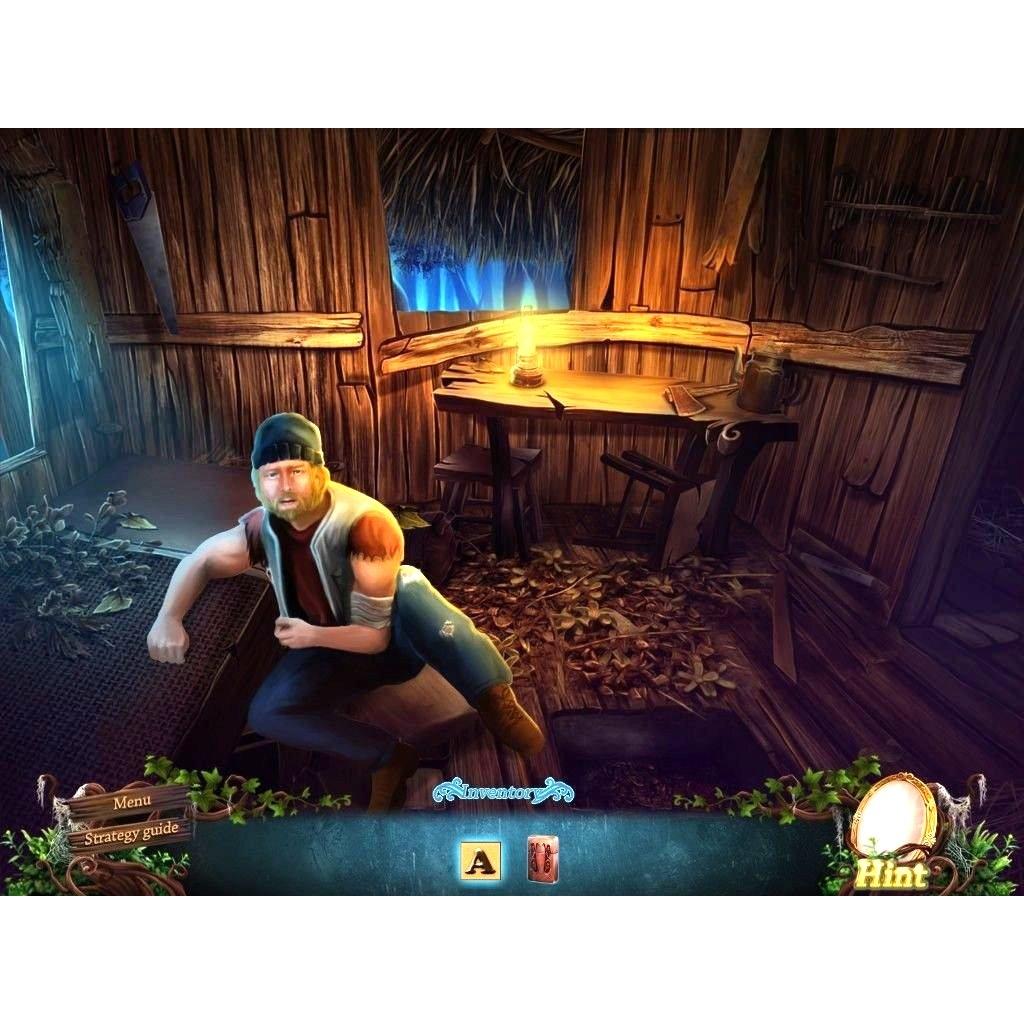Open the Strategy guide

tap(131, 829)
